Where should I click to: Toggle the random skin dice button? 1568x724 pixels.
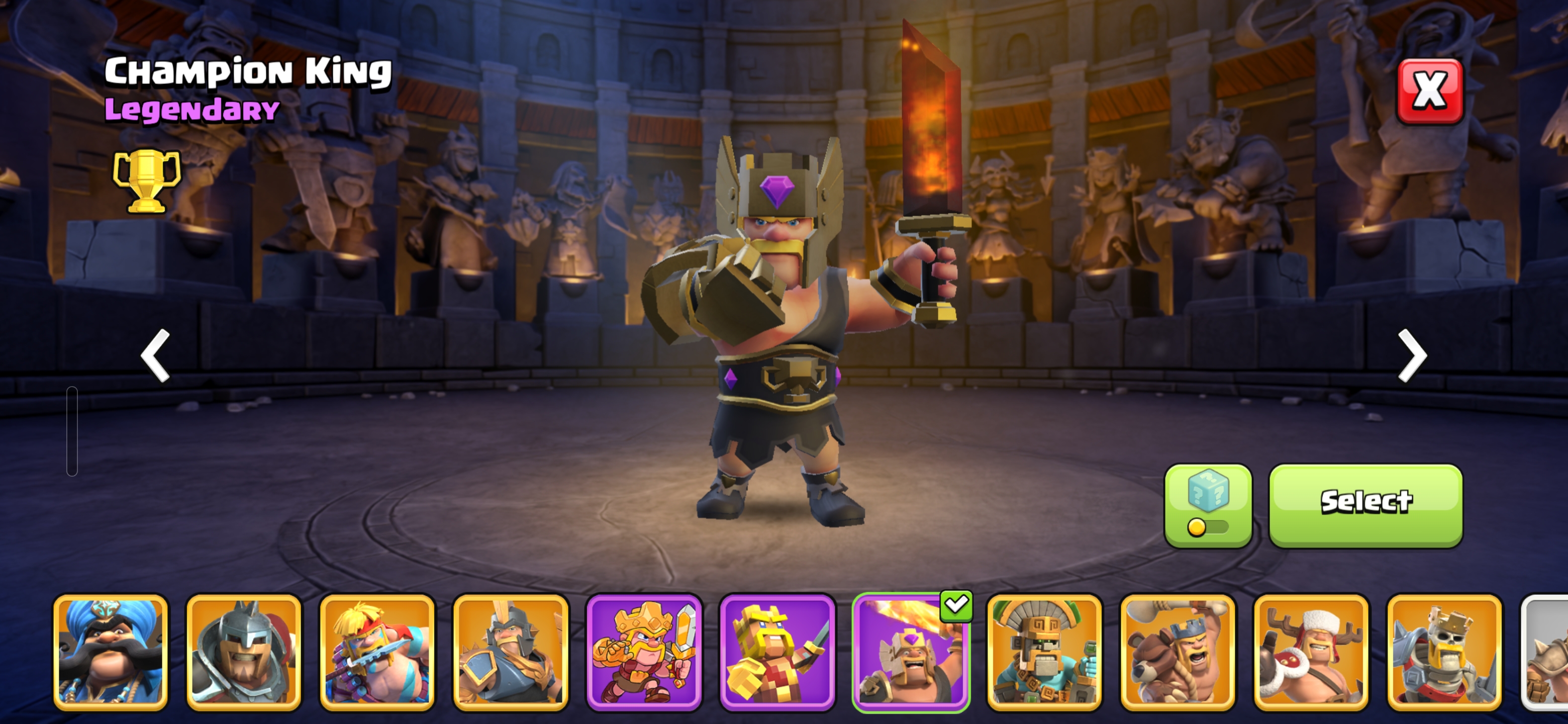(x=1208, y=505)
